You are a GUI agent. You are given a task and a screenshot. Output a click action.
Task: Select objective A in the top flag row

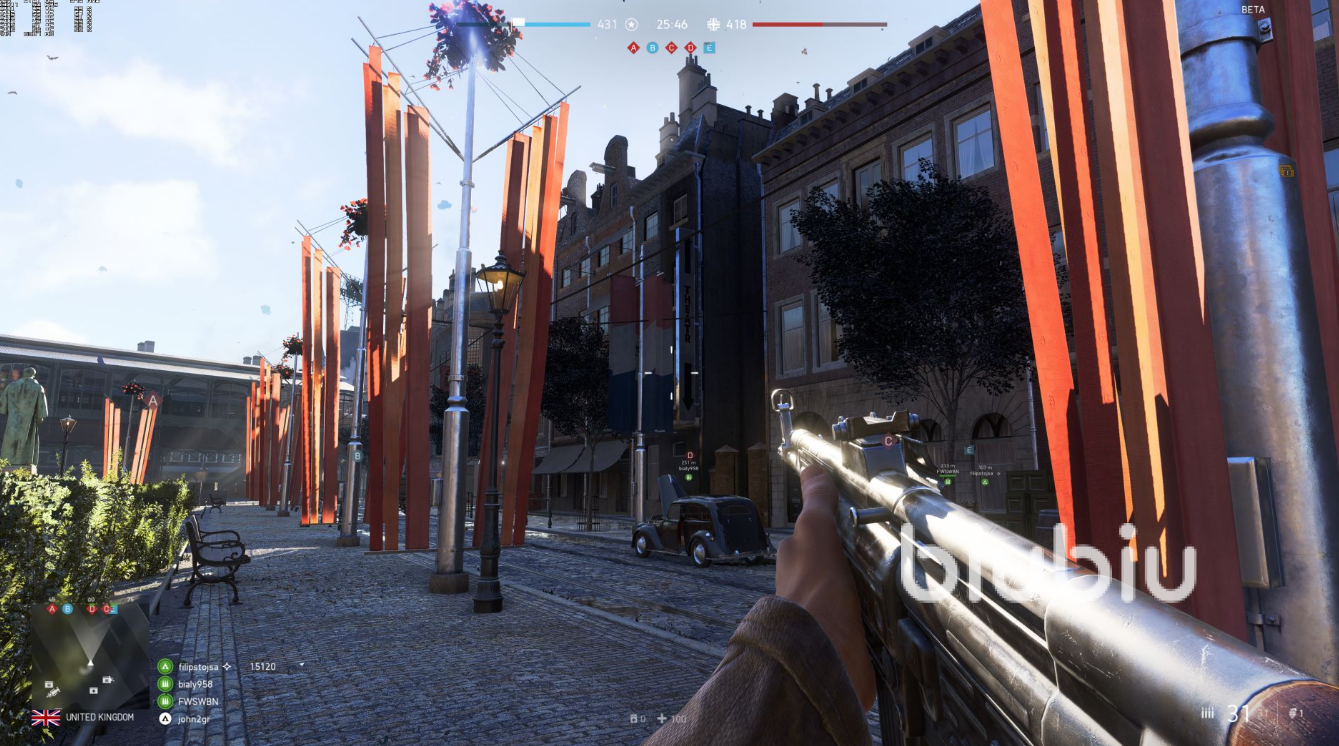(633, 47)
